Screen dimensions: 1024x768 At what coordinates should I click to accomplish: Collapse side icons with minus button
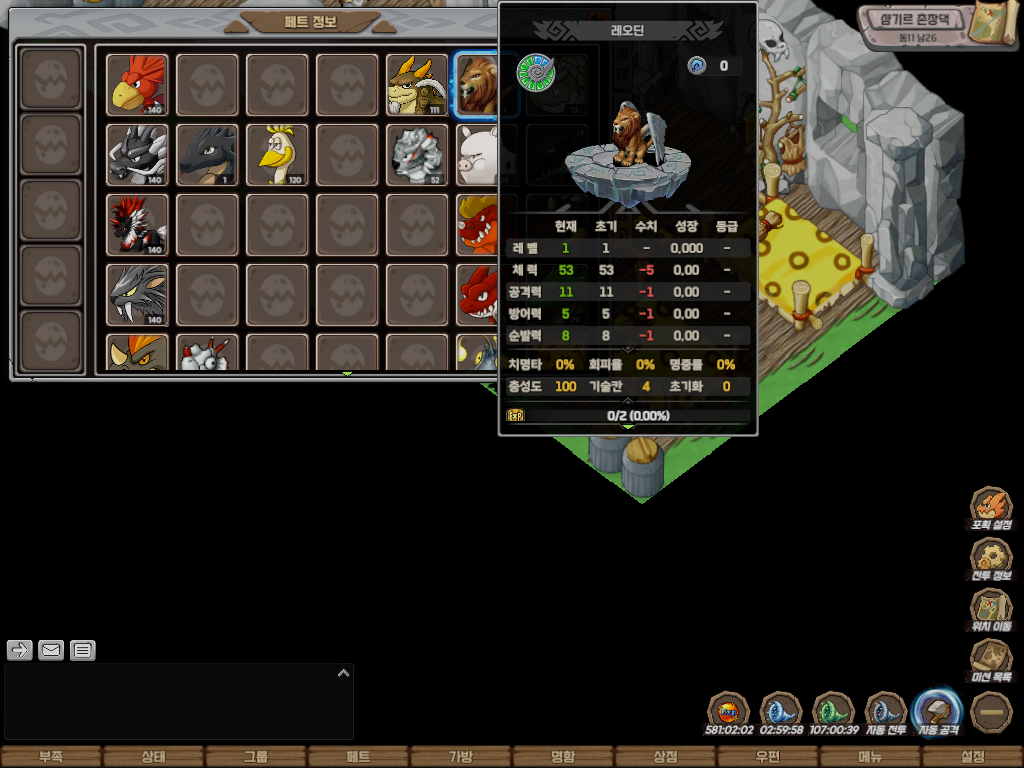tap(992, 711)
